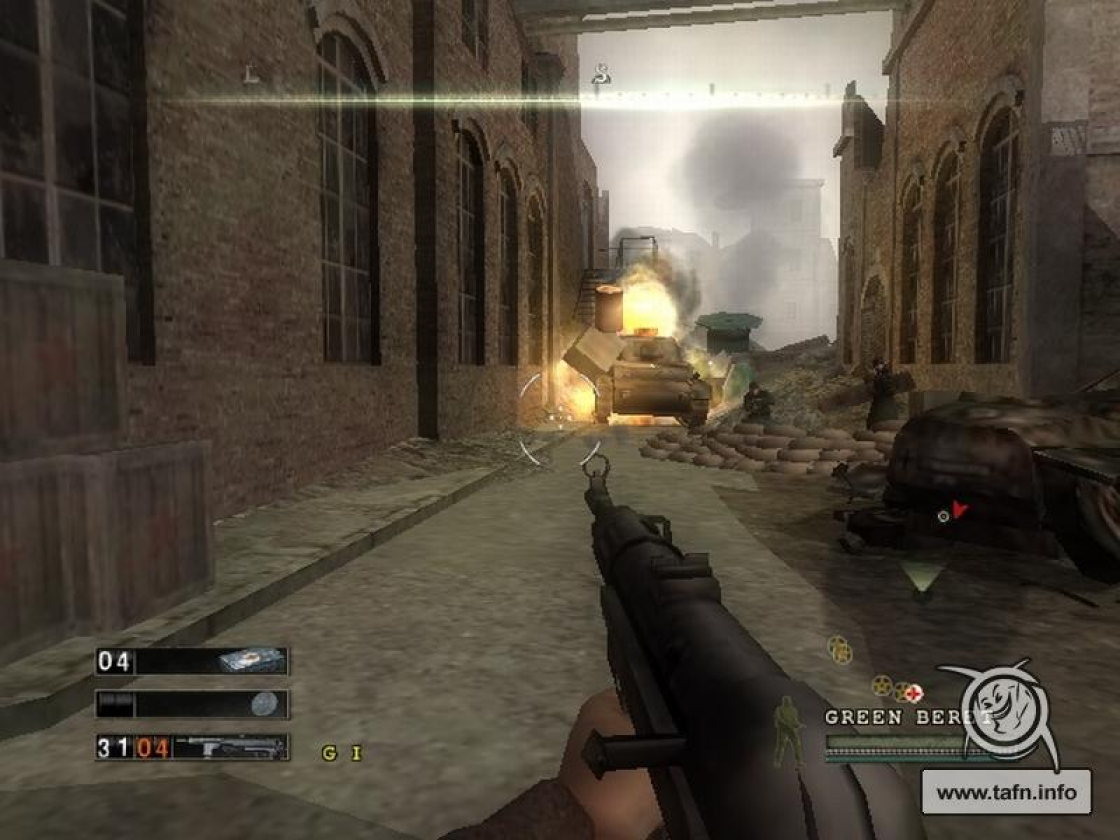Select the top inventory slot with count 04
1120x840 pixels.
pyautogui.click(x=192, y=661)
